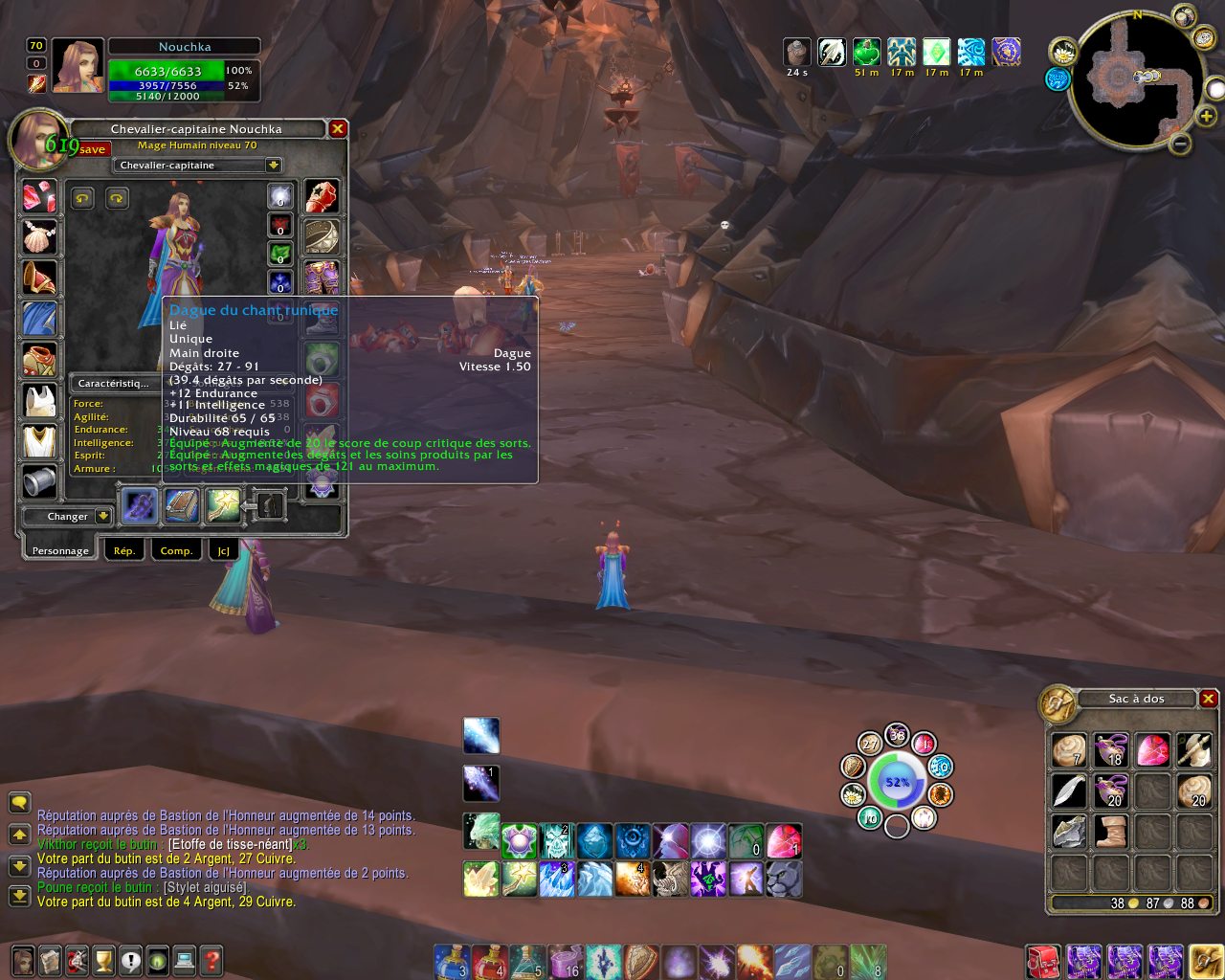Open the chat speech bubble menu

19,802
